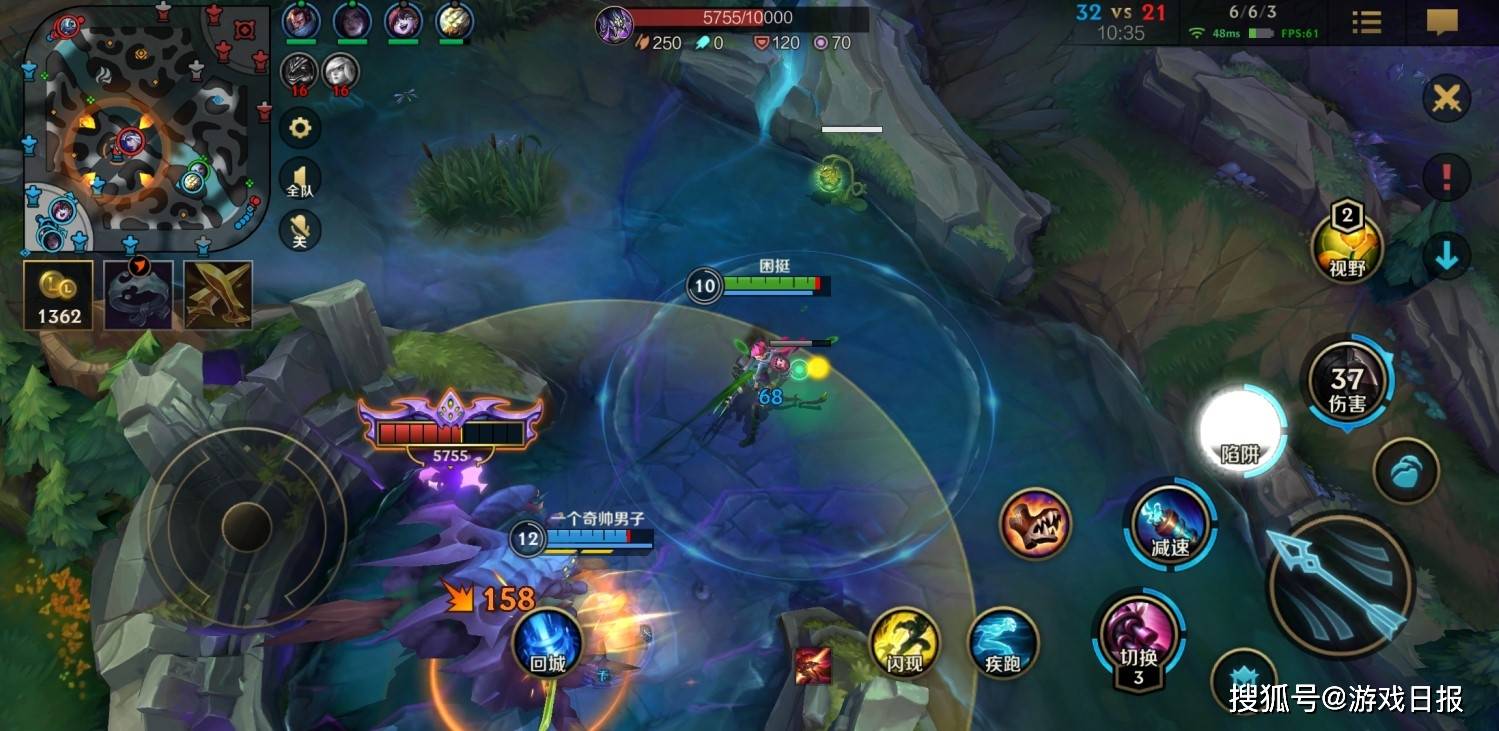Send the red exclamation danger ping
This screenshot has height=731, width=1499.
(1446, 178)
